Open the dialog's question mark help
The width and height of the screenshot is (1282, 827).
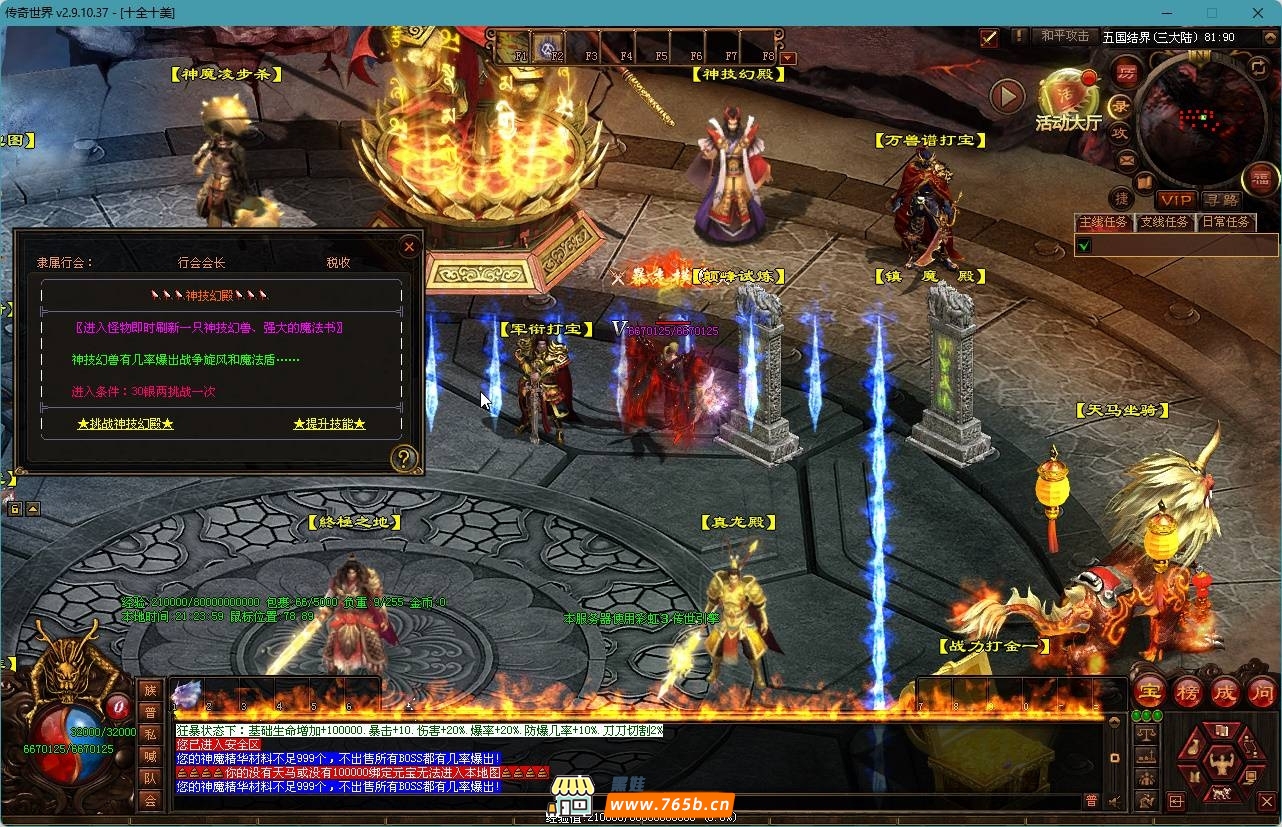point(403,459)
